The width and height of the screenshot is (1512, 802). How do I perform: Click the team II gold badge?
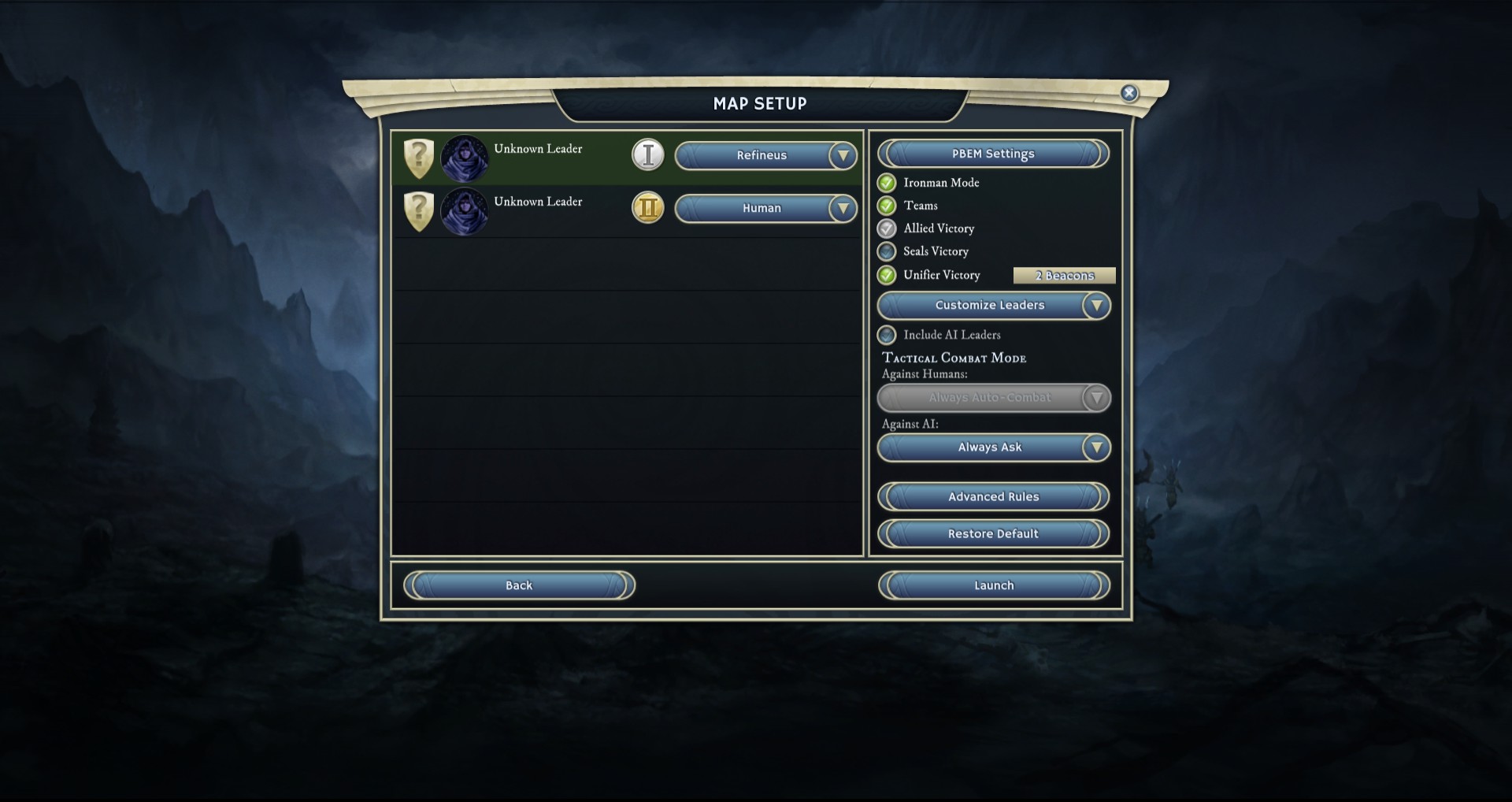click(x=648, y=208)
